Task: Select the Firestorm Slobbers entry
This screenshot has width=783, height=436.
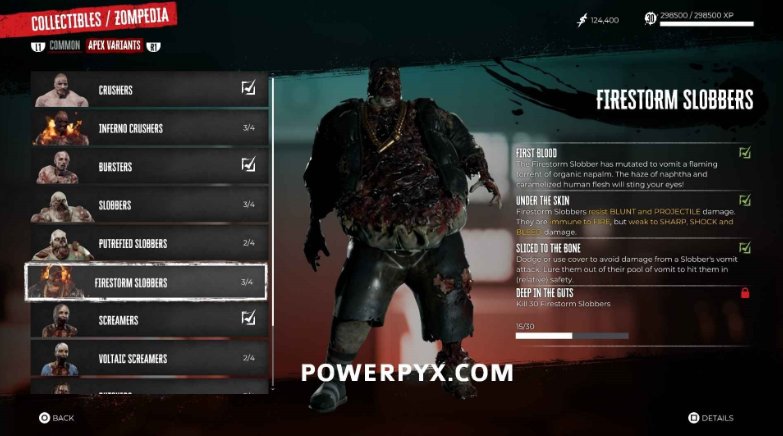Action: pos(148,282)
